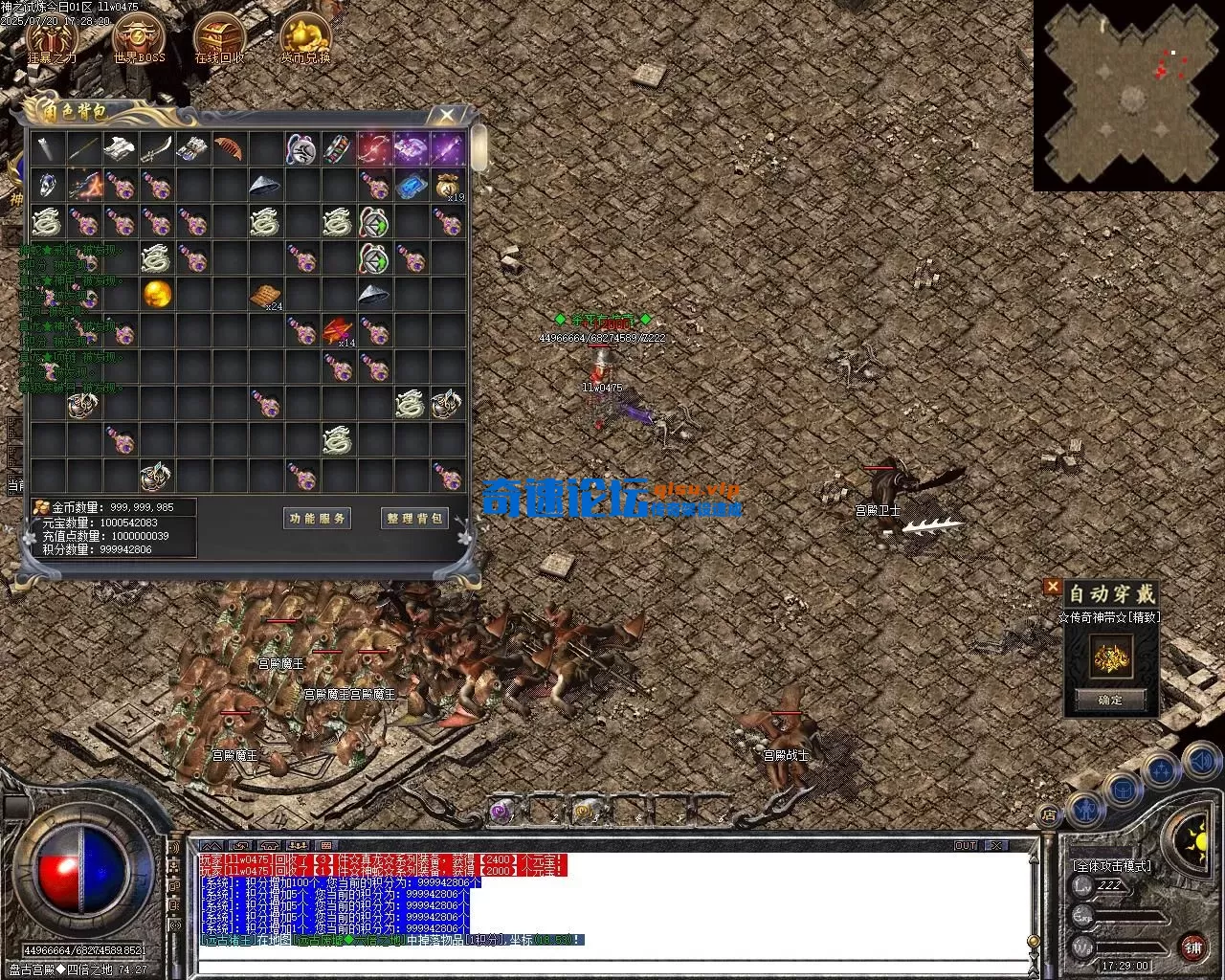Screen dimensions: 1225x980
Task: Open the 狂暴之力 menu icon
Action: [52, 38]
